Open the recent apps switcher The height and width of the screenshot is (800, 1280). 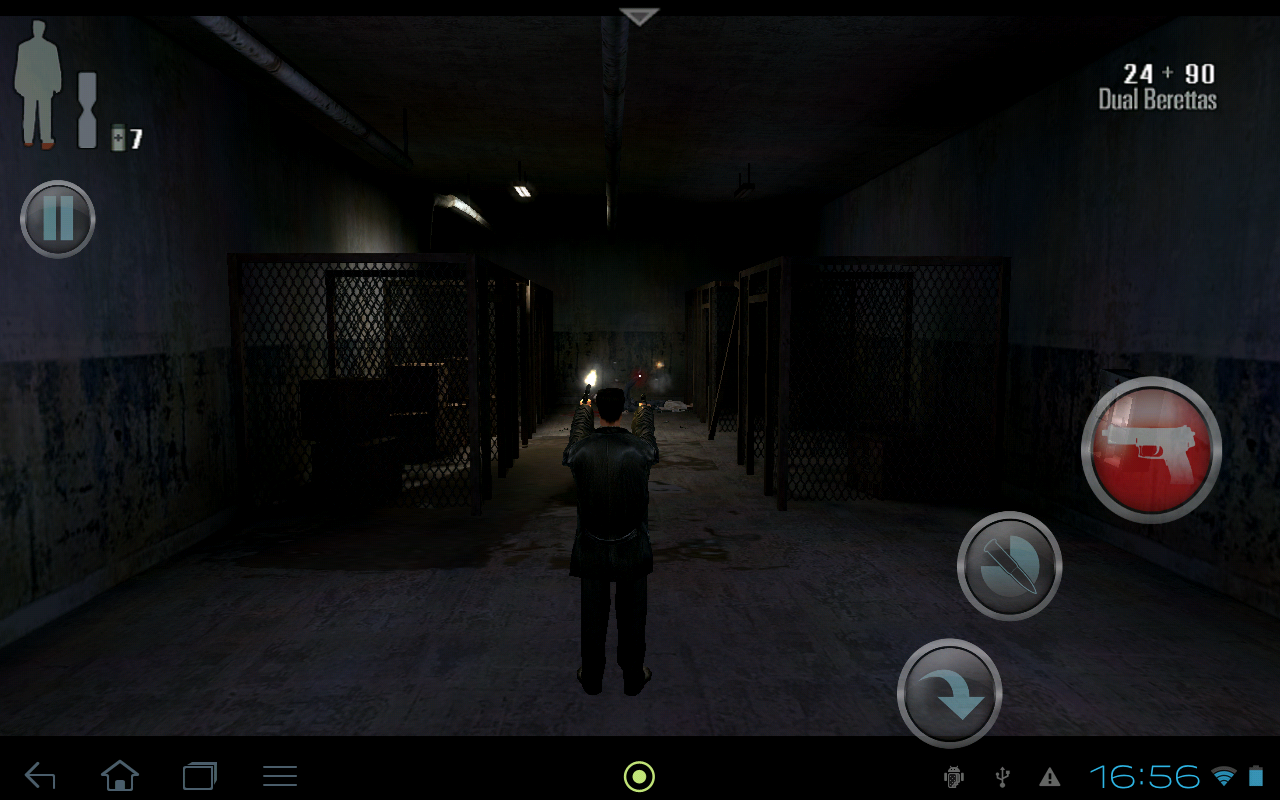tap(198, 776)
